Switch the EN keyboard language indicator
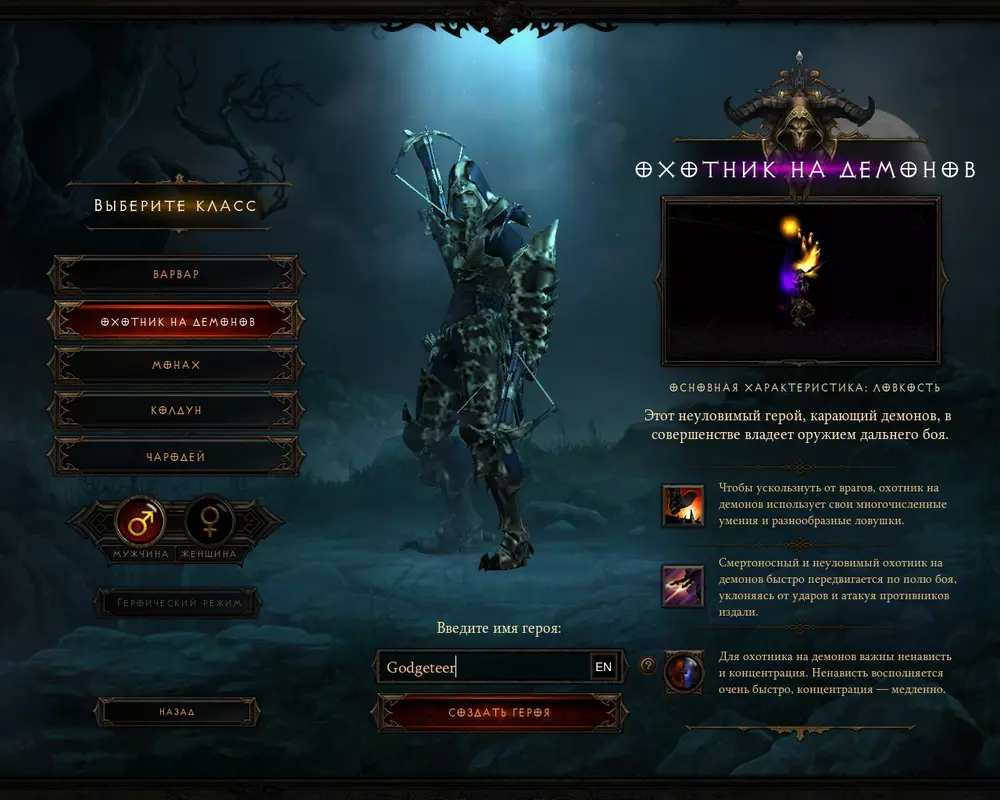The width and height of the screenshot is (1000, 800). tap(603, 667)
